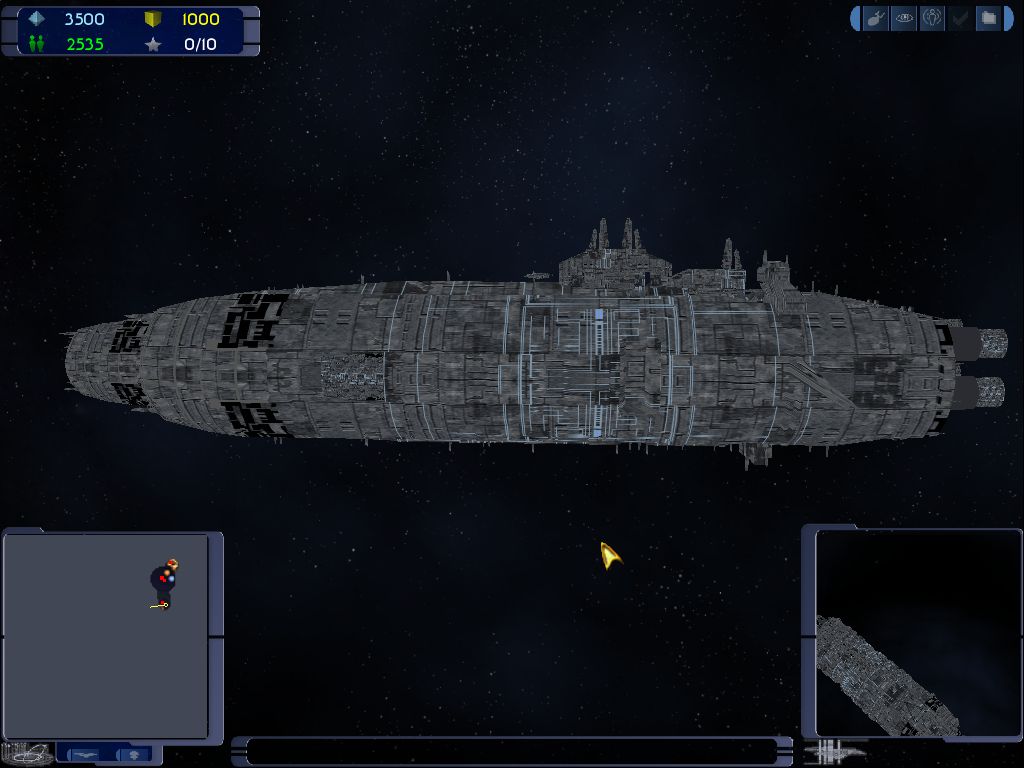This screenshot has height=768, width=1024.
Task: Click the starship icon in the top-right toolbar
Action: [875, 18]
